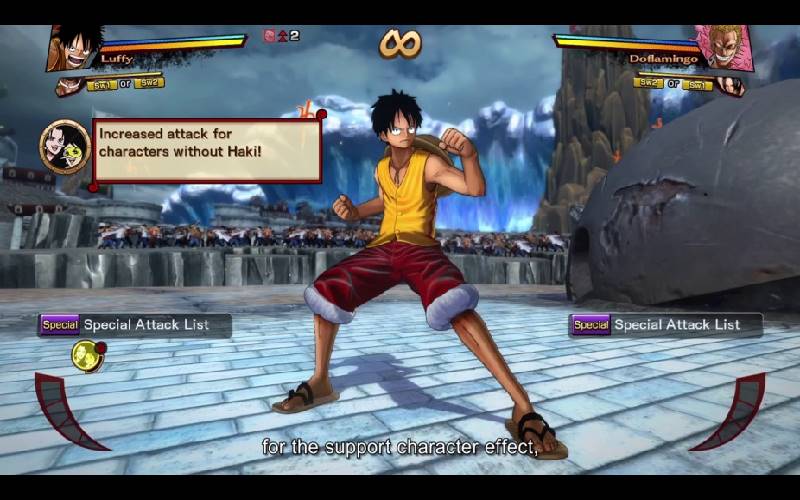Open Doflamingo's Special Attack List
Image resolution: width=800 pixels, height=500 pixels.
pos(665,325)
